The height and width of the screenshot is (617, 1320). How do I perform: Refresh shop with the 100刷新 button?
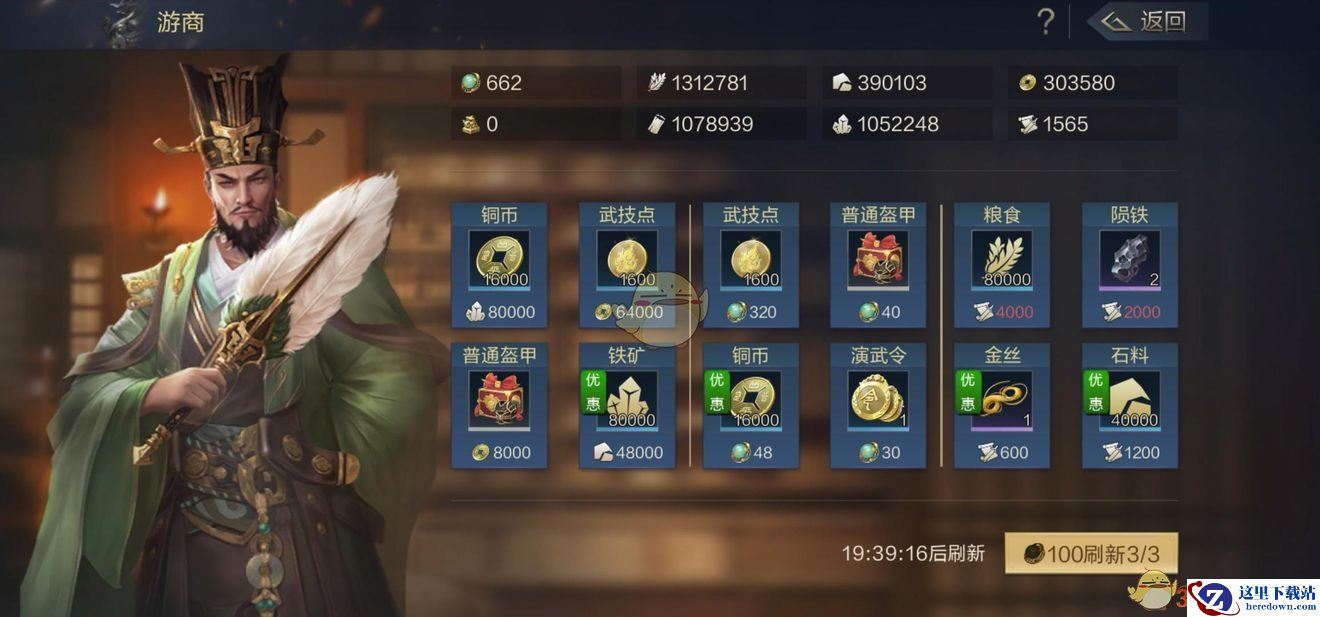1091,554
